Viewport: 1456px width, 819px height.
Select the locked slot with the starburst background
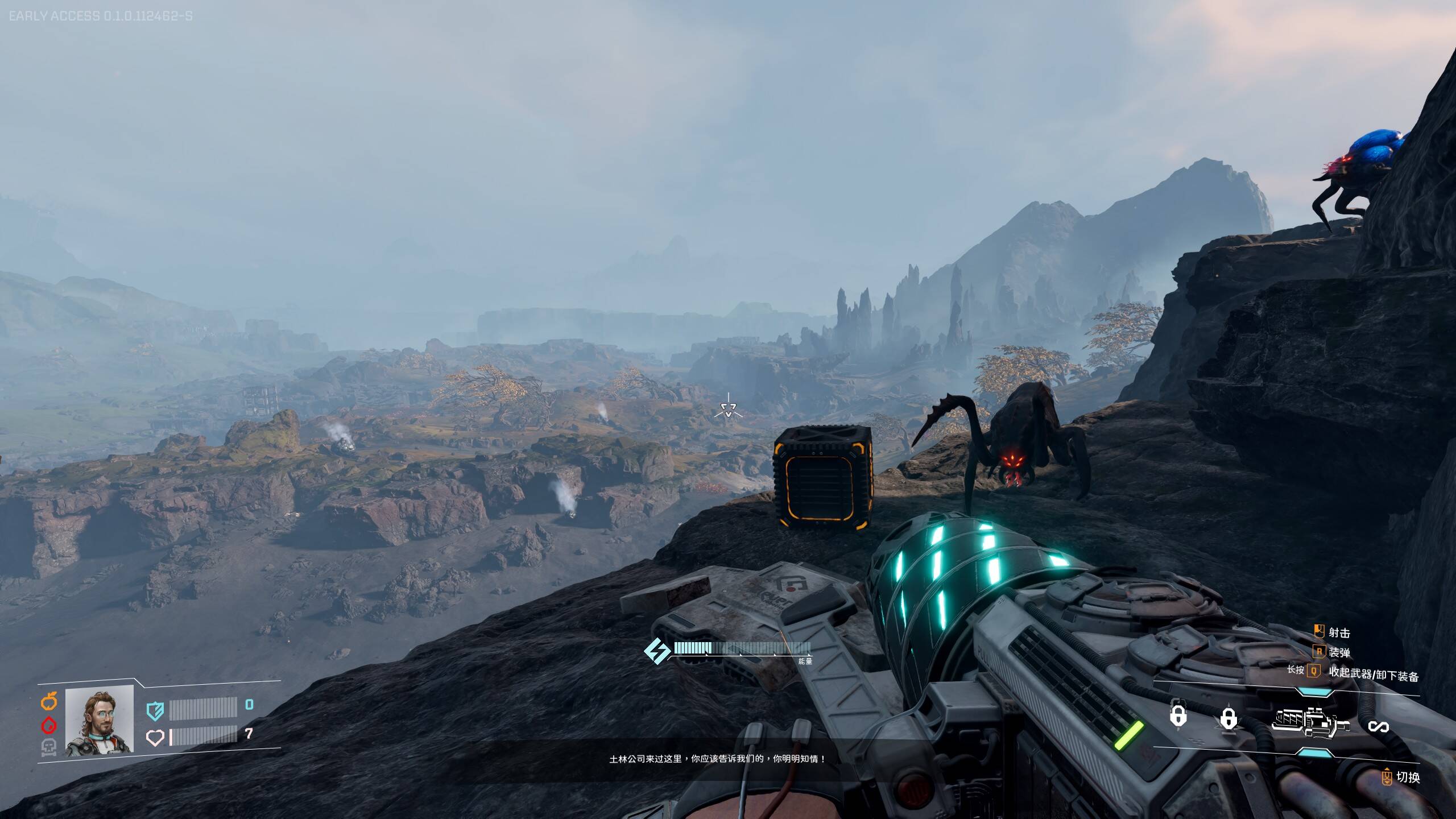[x=1228, y=719]
